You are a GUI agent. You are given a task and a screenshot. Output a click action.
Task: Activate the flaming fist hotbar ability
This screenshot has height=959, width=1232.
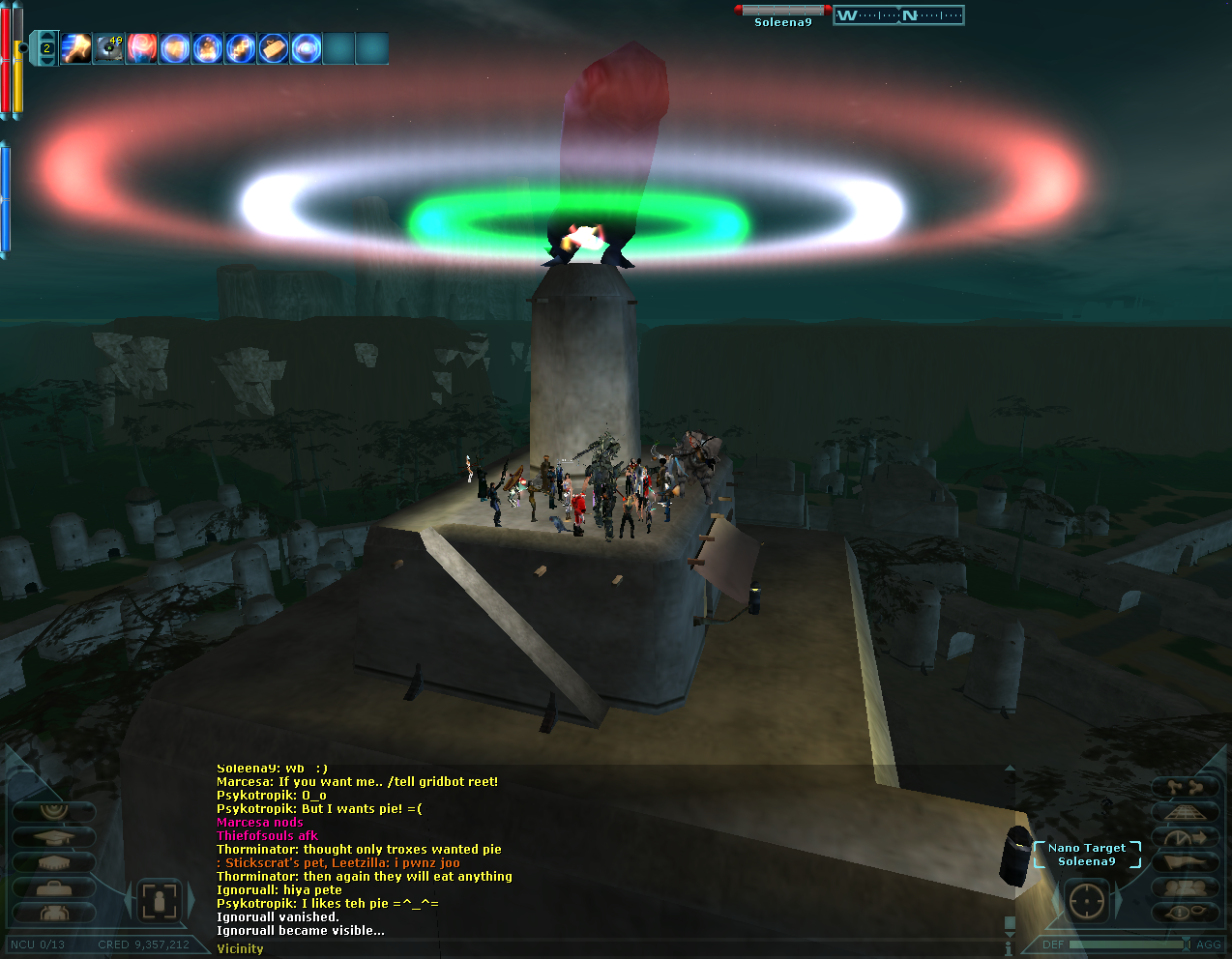(x=75, y=48)
